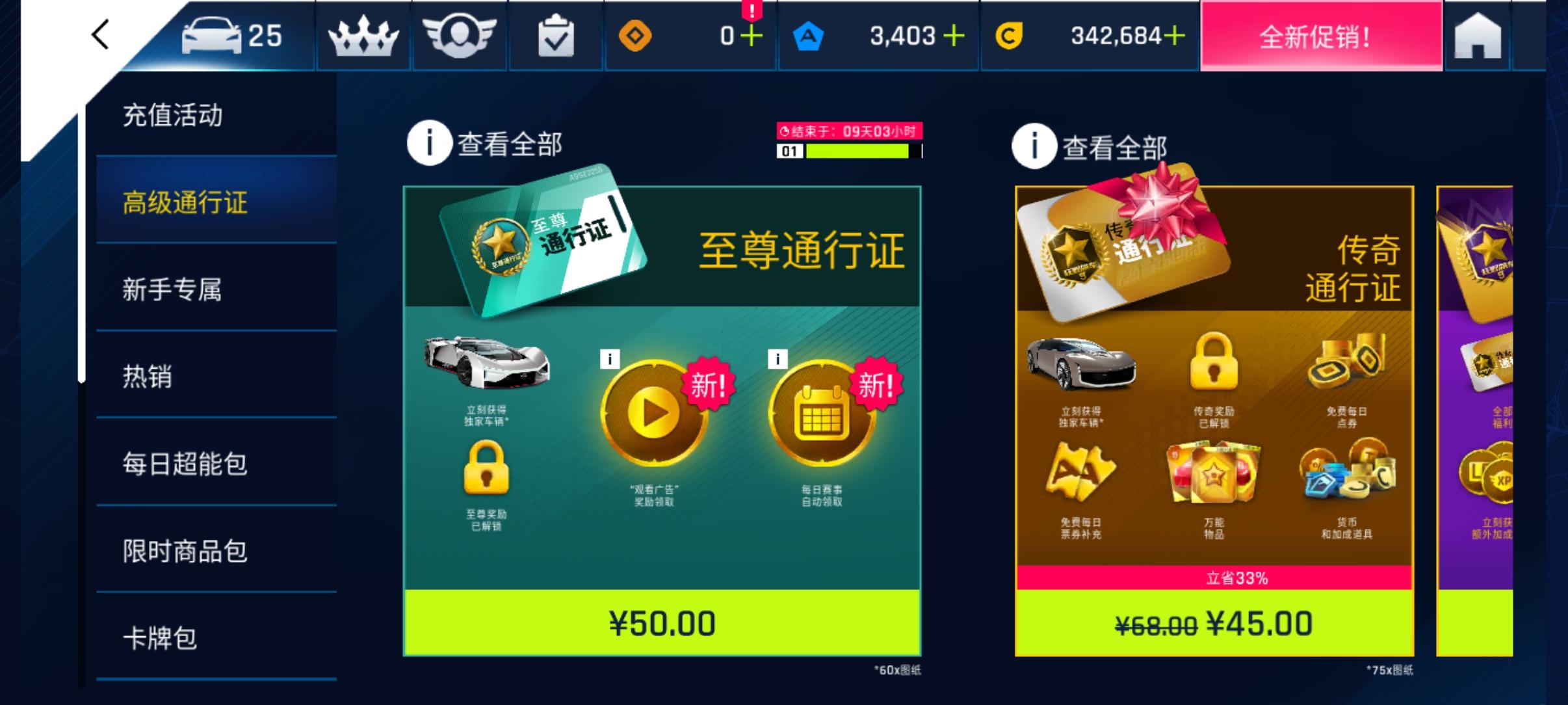Open the daily tasks clipboard icon
Viewport: 1568px width, 705px height.
point(555,36)
